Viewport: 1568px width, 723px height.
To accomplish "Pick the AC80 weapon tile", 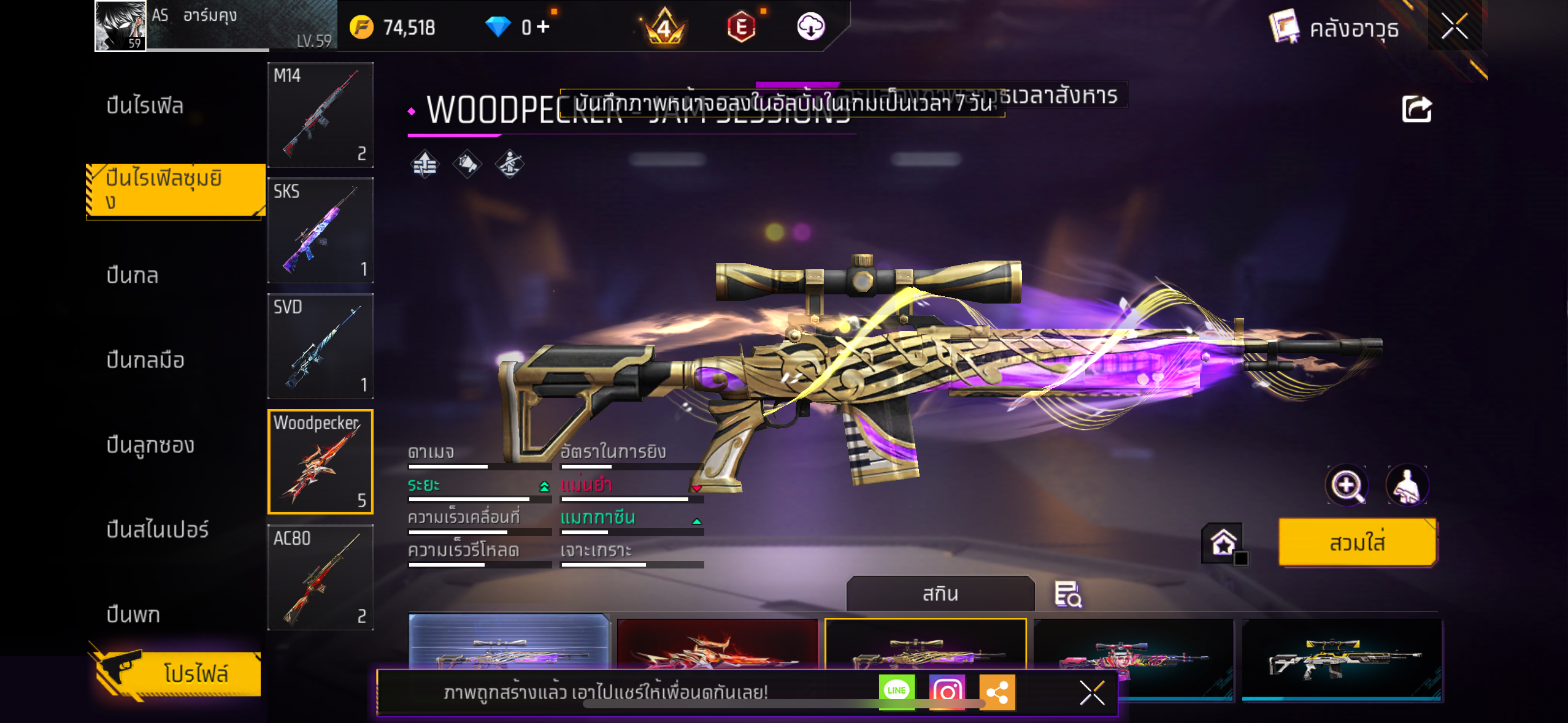I will point(320,577).
